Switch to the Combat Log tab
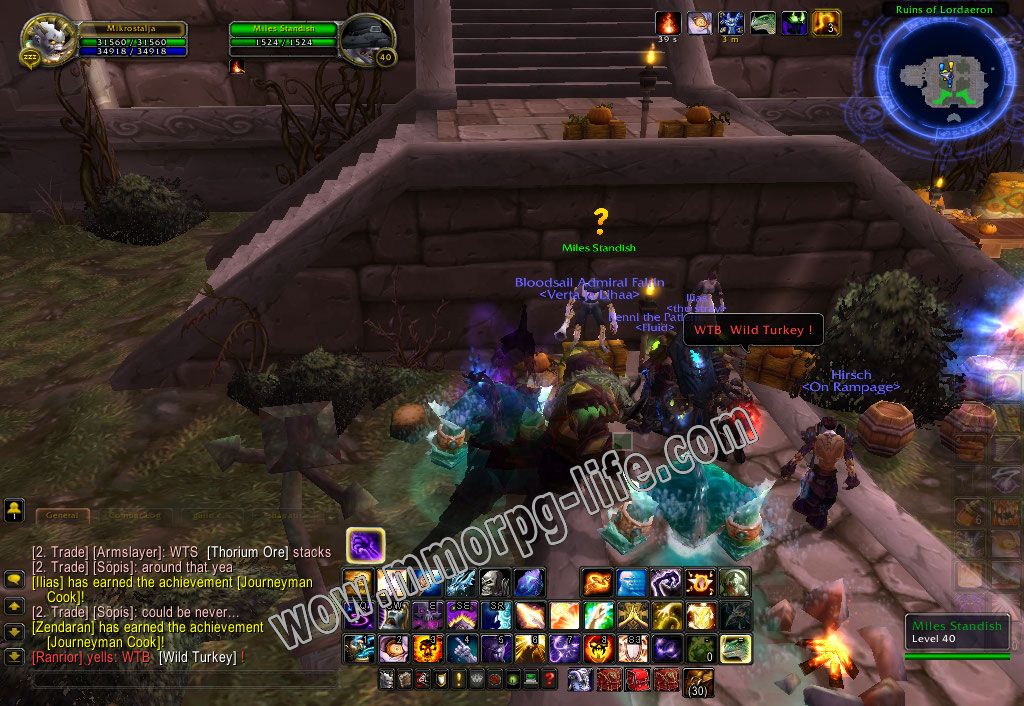Screen dimensions: 1024x706 coord(133,515)
